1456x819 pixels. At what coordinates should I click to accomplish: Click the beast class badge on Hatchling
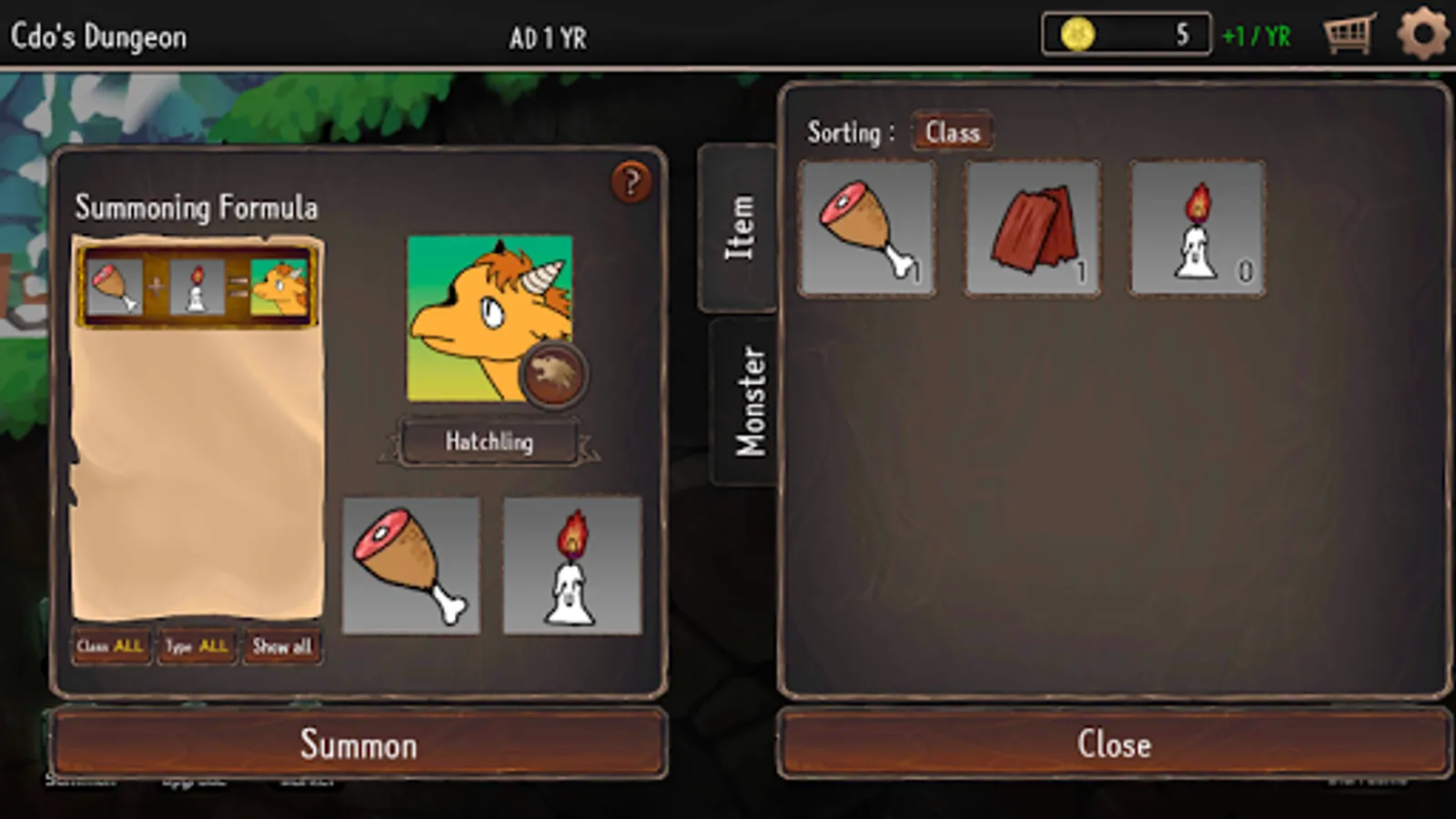pyautogui.click(x=553, y=374)
